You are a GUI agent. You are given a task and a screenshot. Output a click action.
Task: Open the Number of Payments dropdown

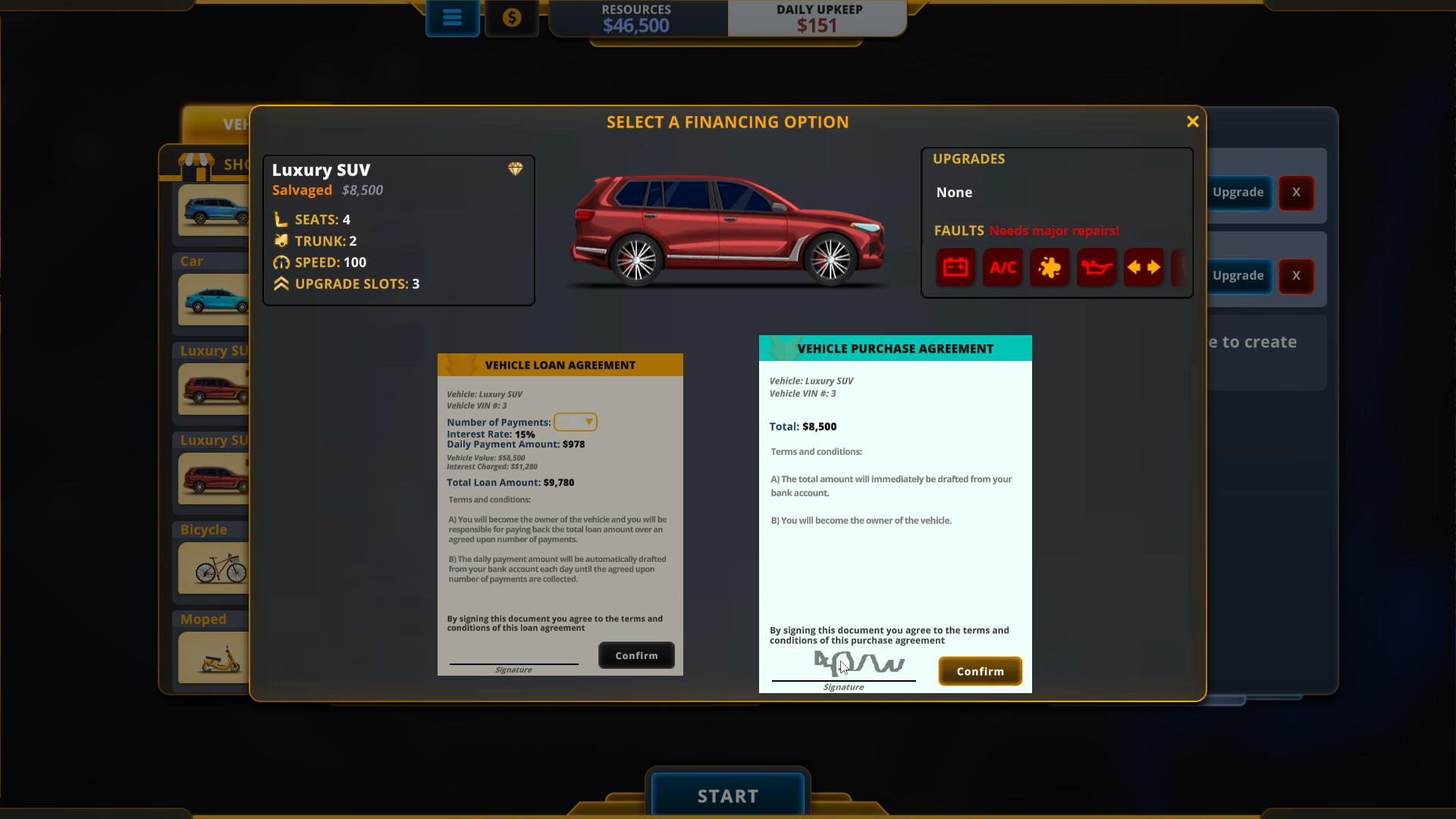tap(576, 422)
